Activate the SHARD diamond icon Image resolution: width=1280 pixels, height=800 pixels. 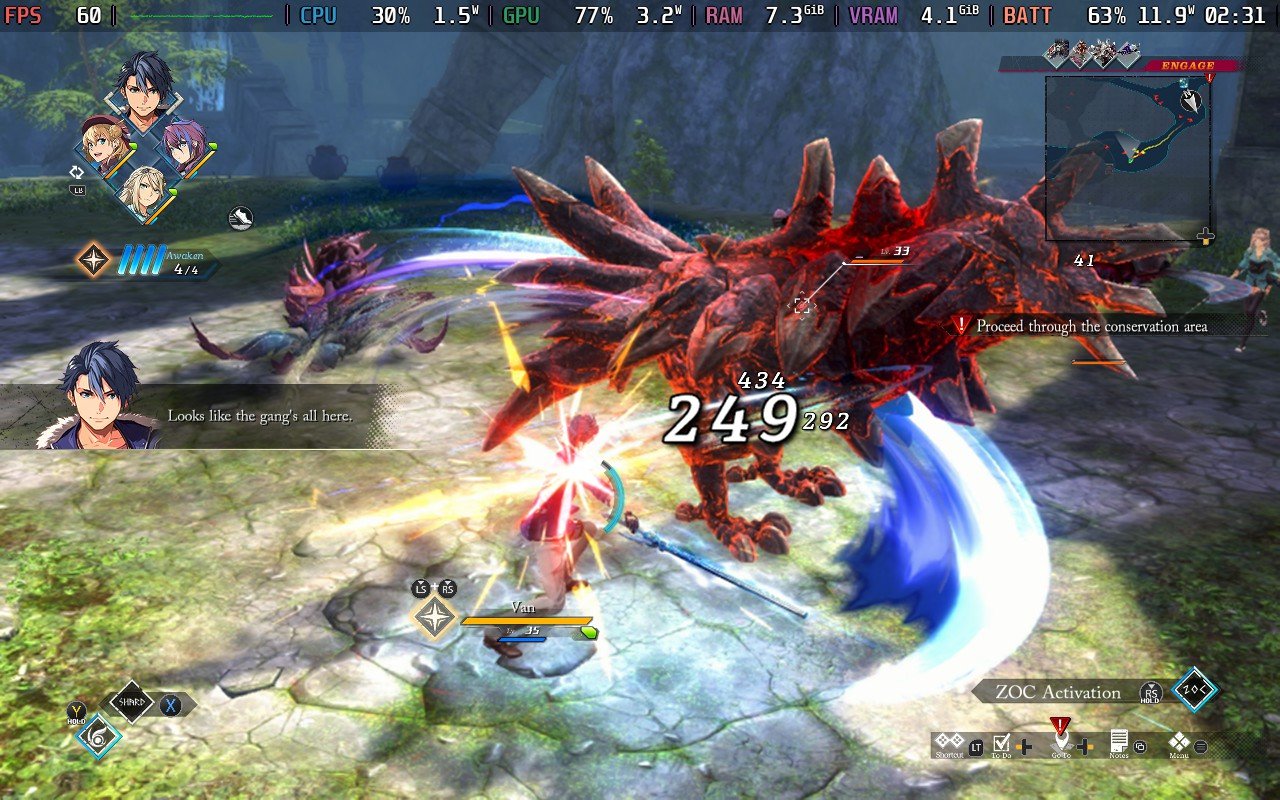pyautogui.click(x=133, y=704)
